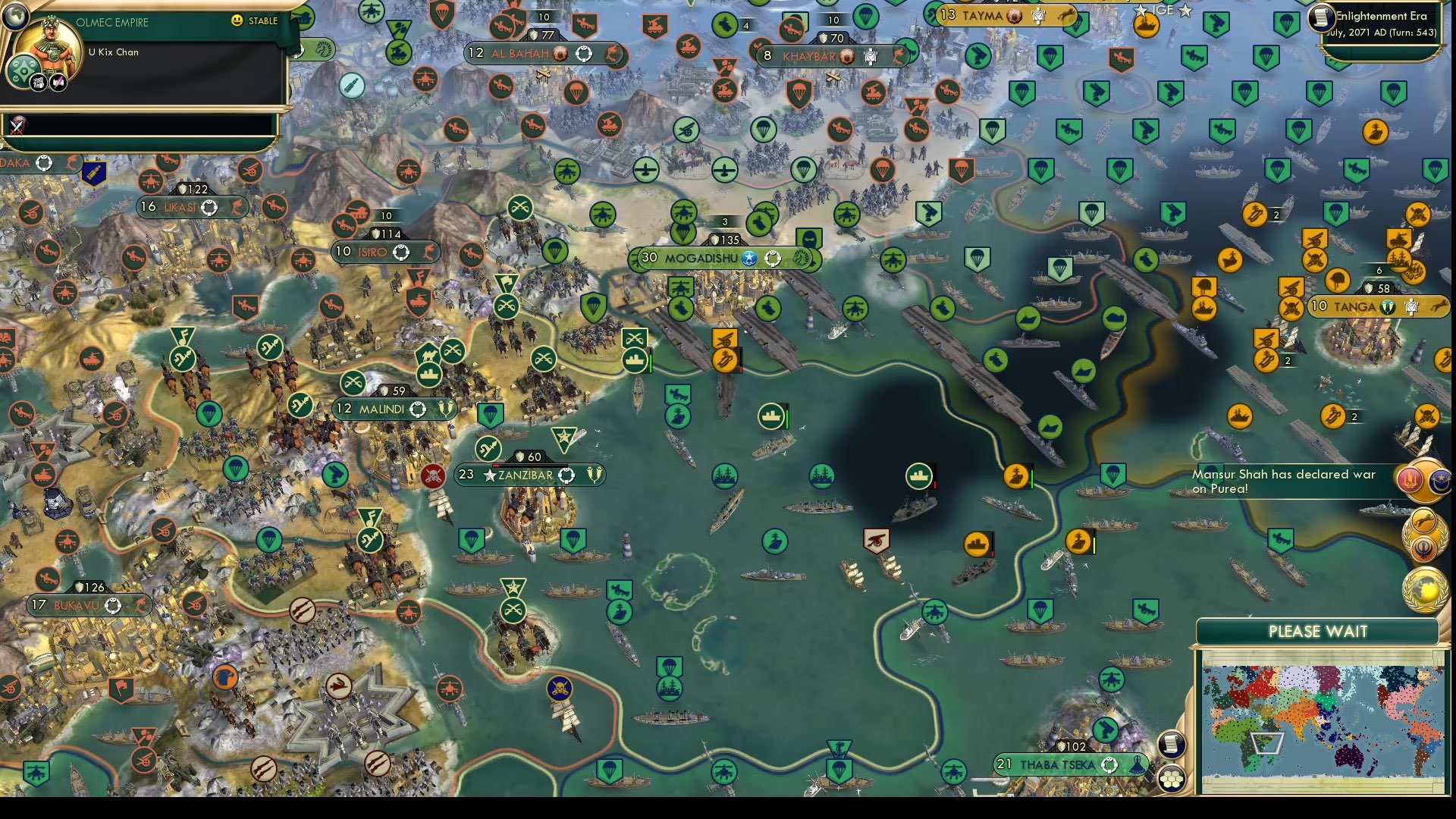
Task: Click the war declaration notification bubble
Action: [1424, 479]
